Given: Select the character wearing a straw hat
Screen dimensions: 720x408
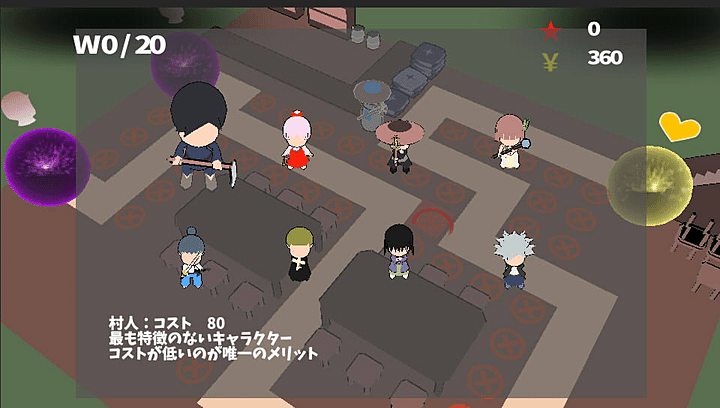Looking at the screenshot, I should point(400,143).
